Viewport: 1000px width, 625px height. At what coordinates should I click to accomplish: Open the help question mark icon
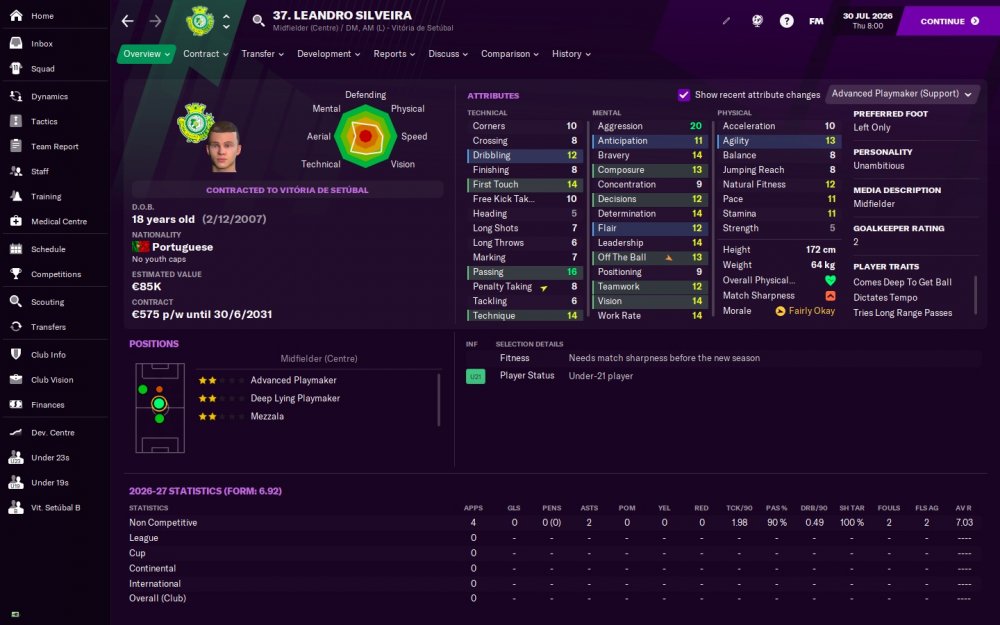[x=787, y=21]
